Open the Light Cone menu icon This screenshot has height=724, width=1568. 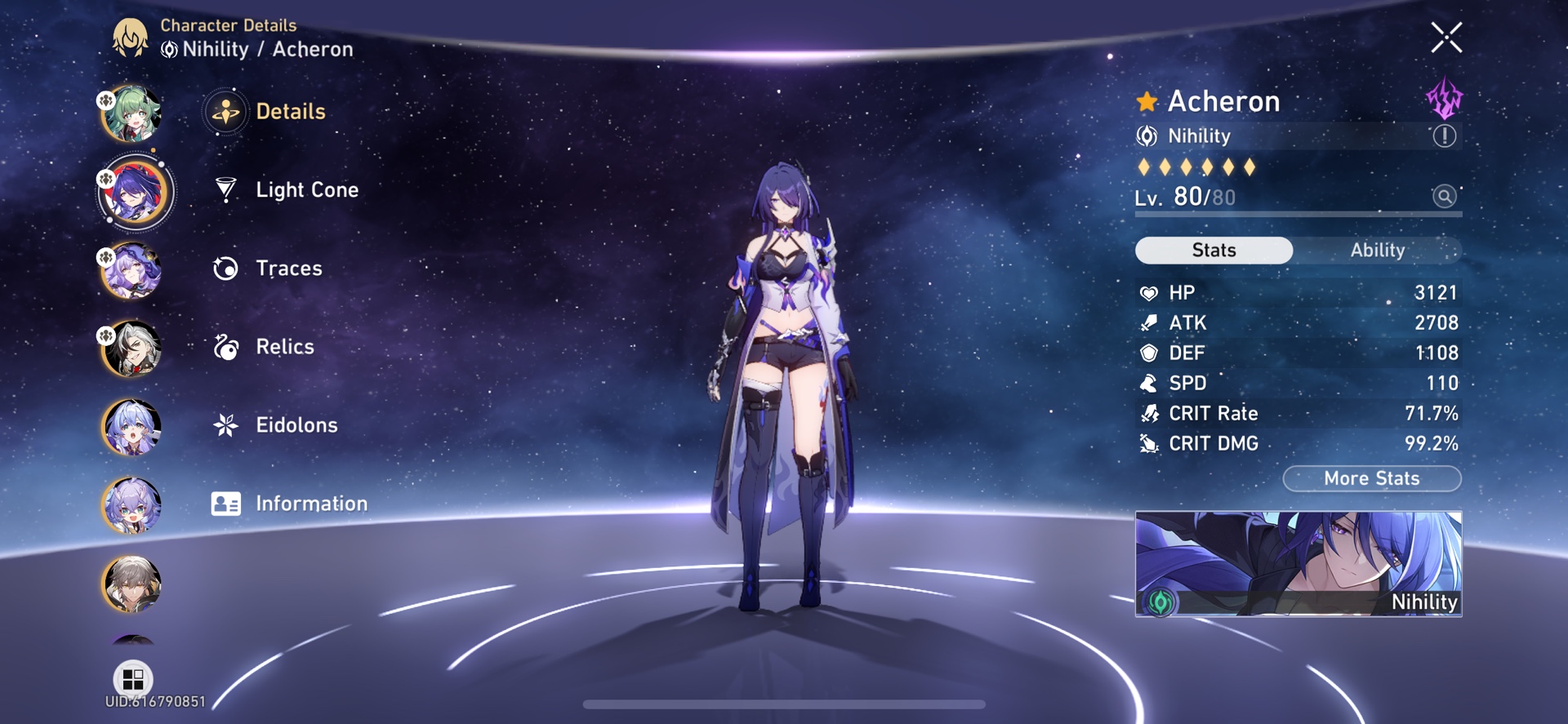(x=225, y=189)
